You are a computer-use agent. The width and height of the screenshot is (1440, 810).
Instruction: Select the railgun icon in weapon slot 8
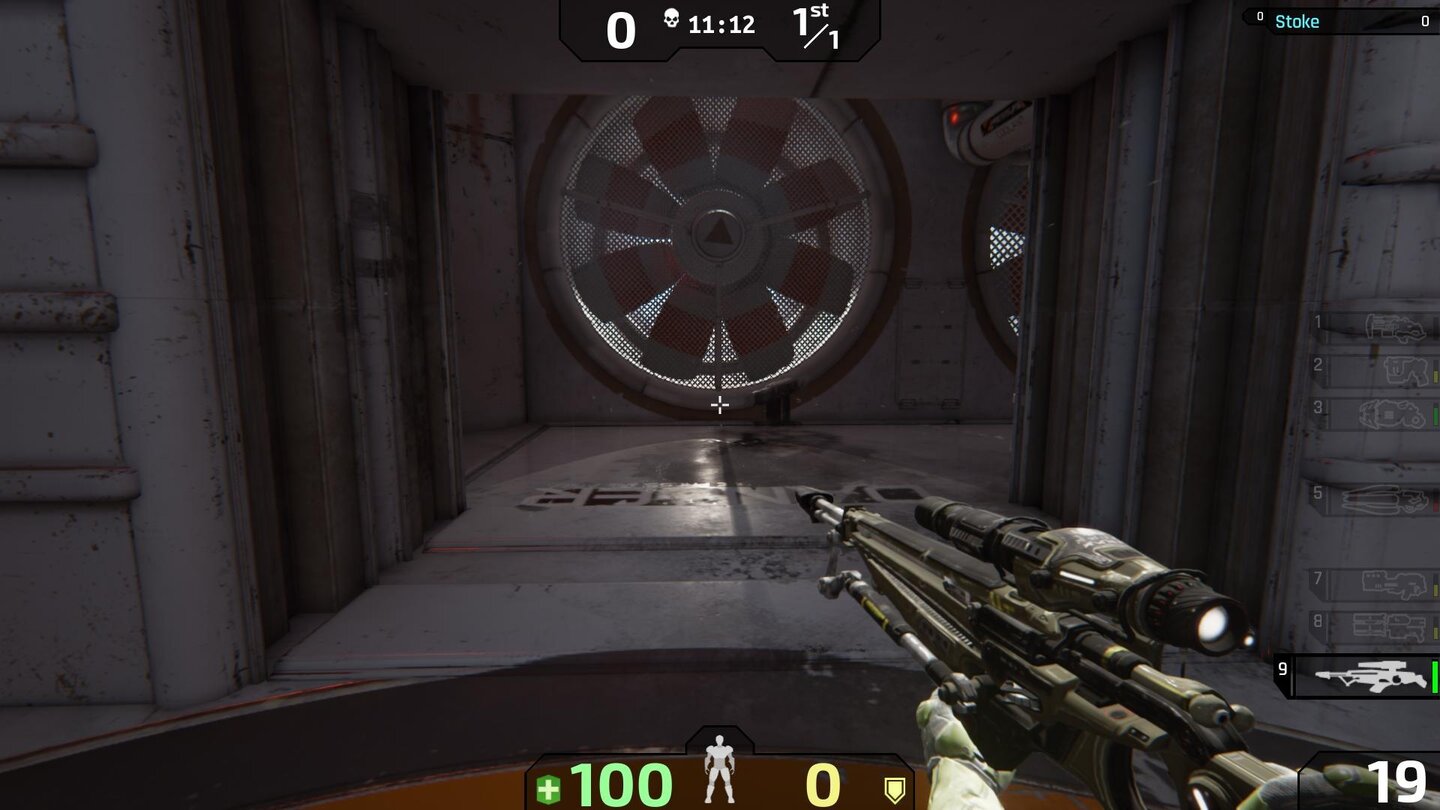(x=1390, y=626)
